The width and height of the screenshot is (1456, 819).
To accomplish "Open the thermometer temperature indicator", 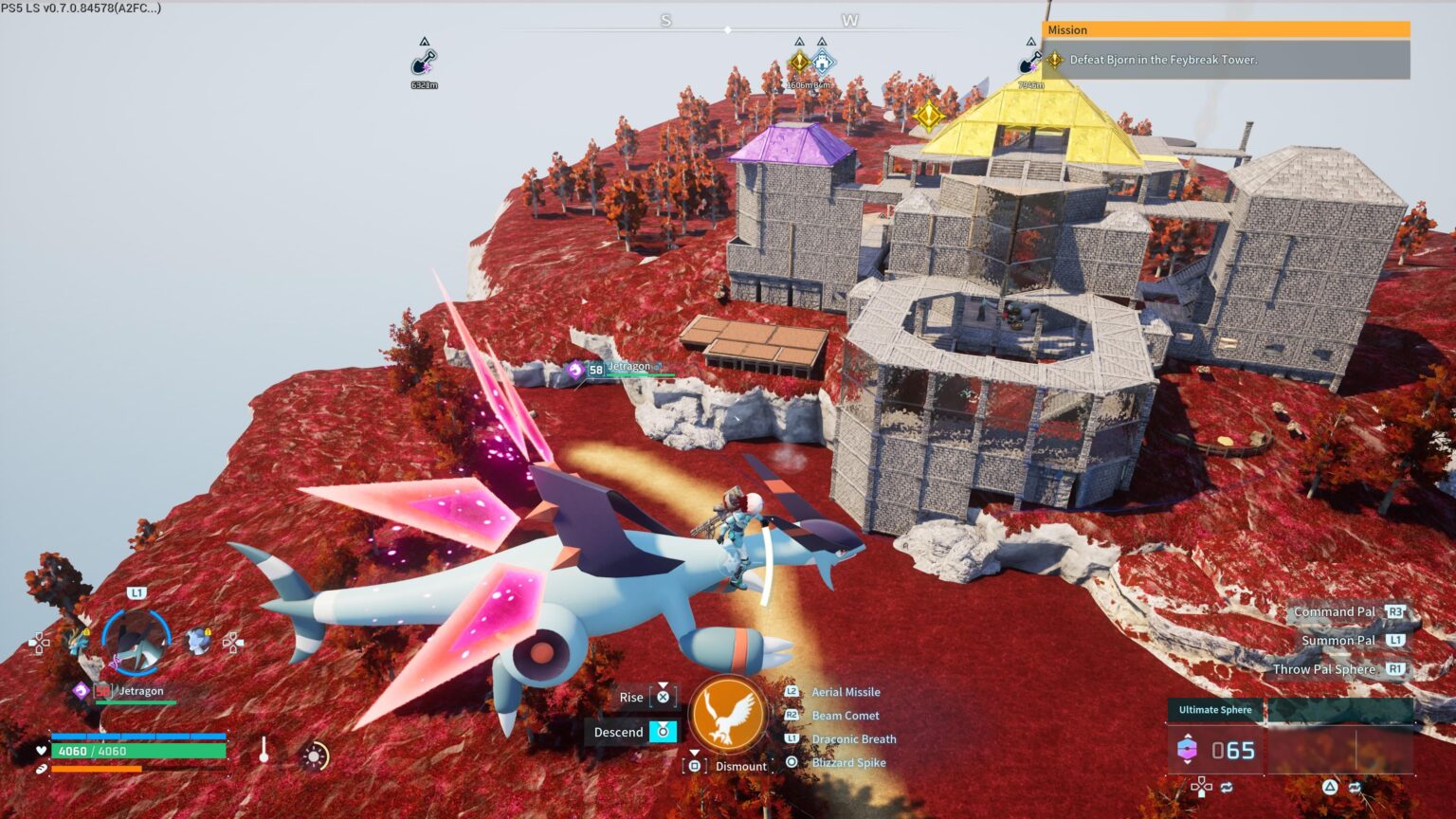I will point(264,751).
